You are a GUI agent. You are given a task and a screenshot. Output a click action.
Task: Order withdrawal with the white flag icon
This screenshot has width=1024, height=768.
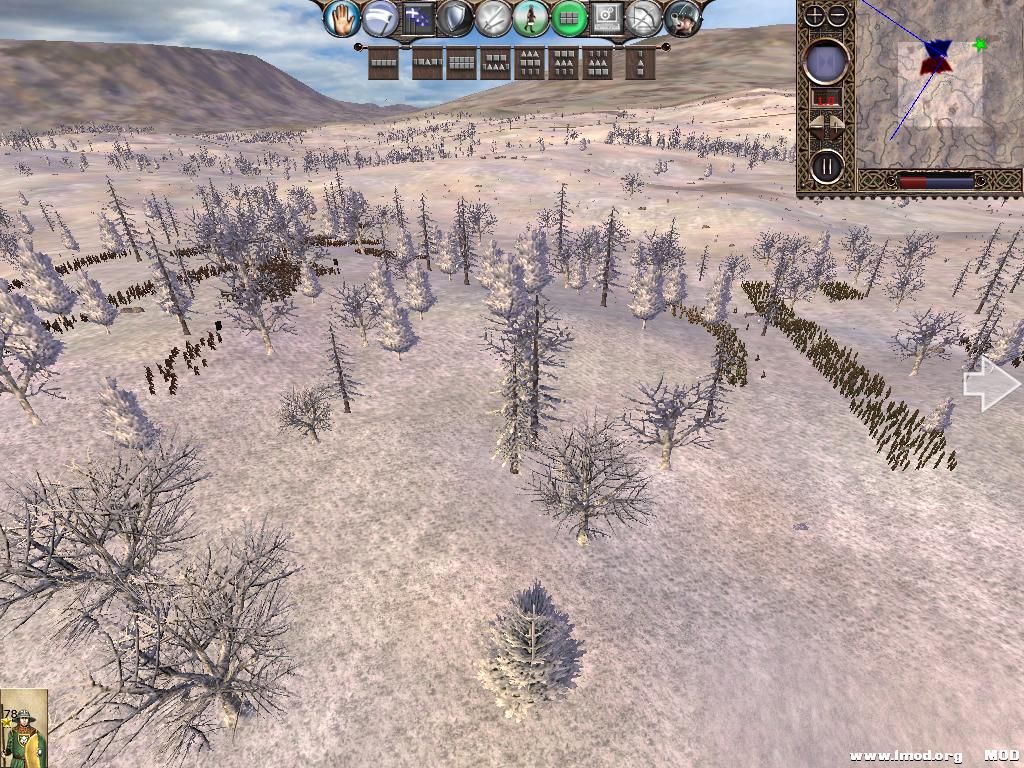pyautogui.click(x=380, y=18)
